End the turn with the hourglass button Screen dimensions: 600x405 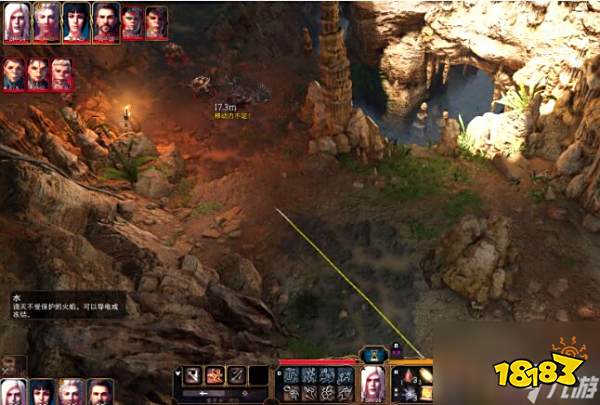(375, 353)
